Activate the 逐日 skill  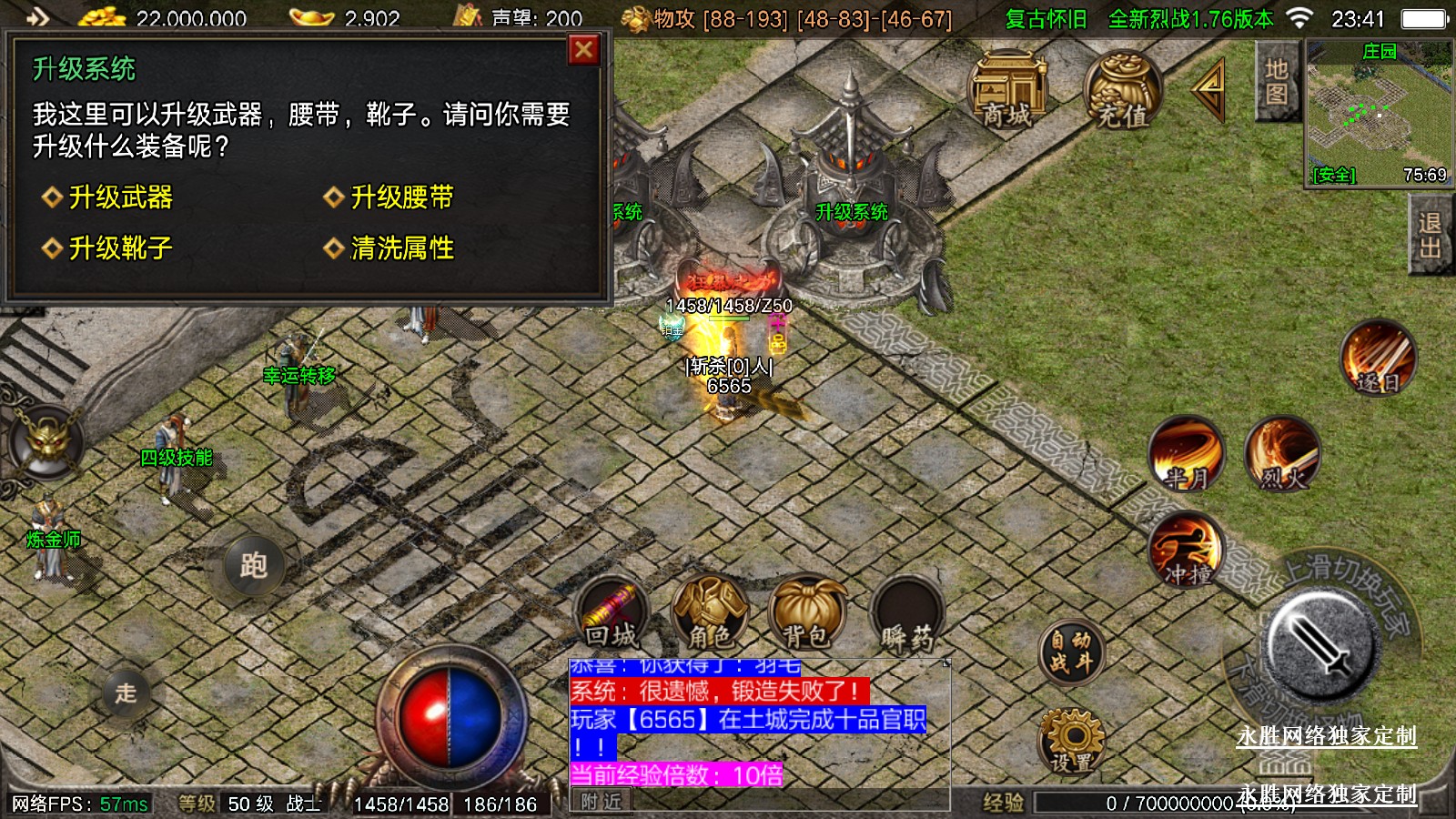click(x=1379, y=358)
